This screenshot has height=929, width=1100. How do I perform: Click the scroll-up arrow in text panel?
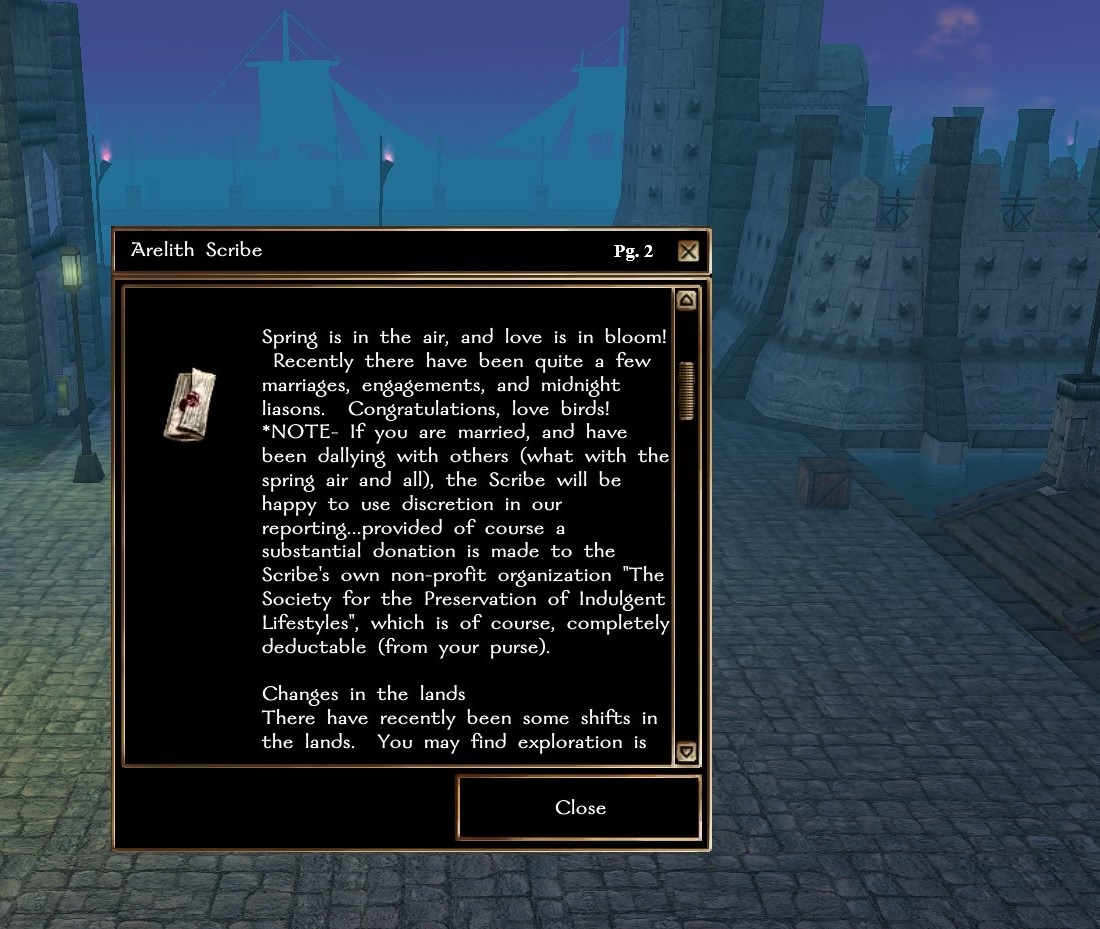click(686, 300)
